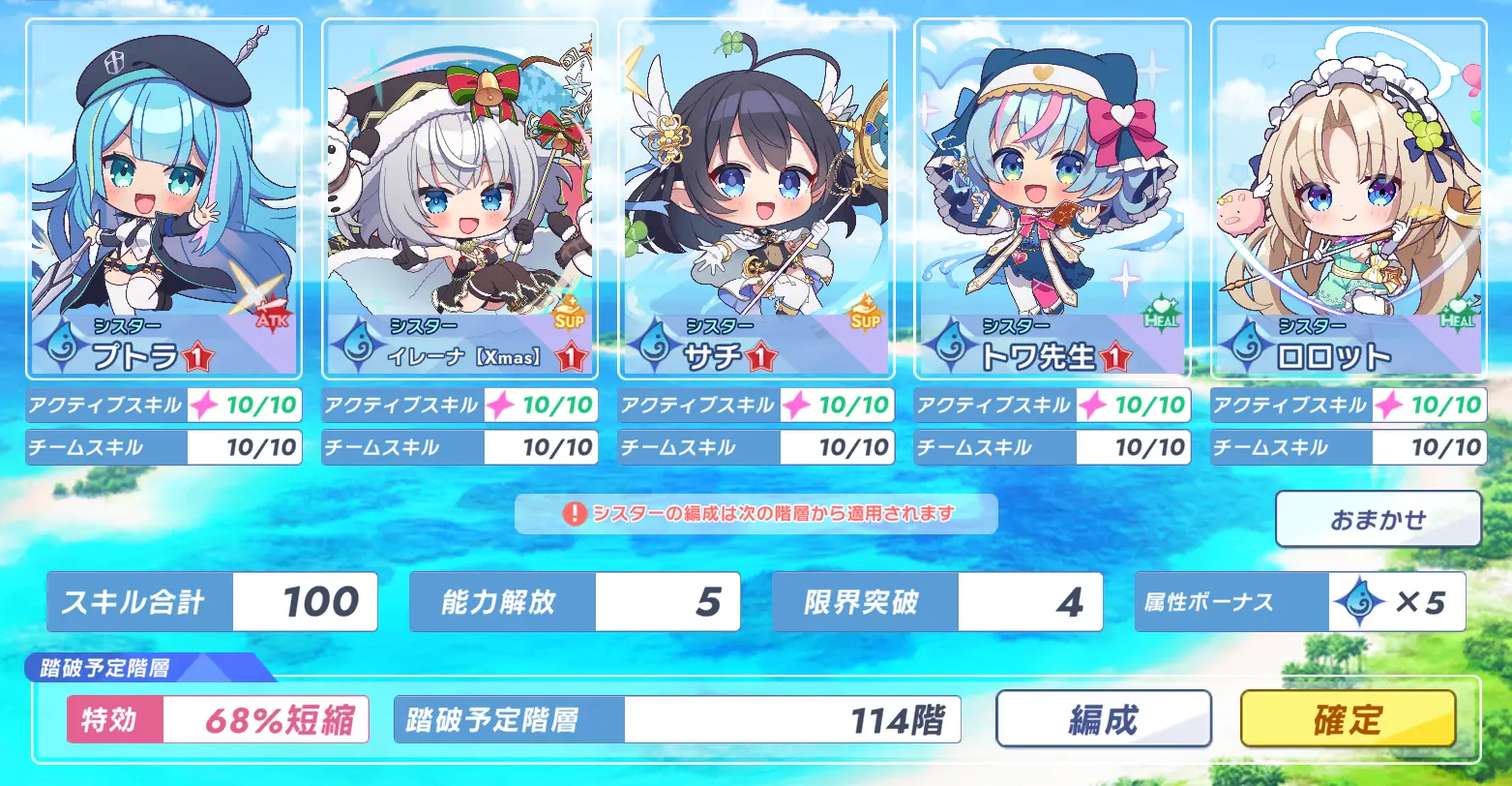1512x786 pixels.
Task: Choose the おまかせ auto-select button
Action: click(1378, 519)
